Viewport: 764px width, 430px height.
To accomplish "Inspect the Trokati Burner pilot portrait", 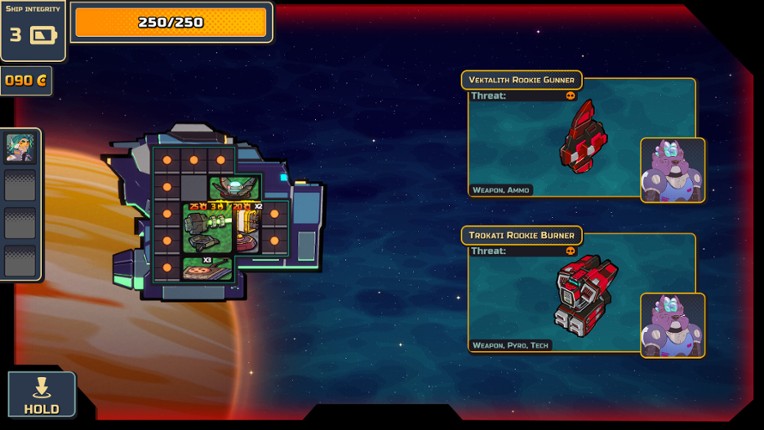I will point(672,325).
